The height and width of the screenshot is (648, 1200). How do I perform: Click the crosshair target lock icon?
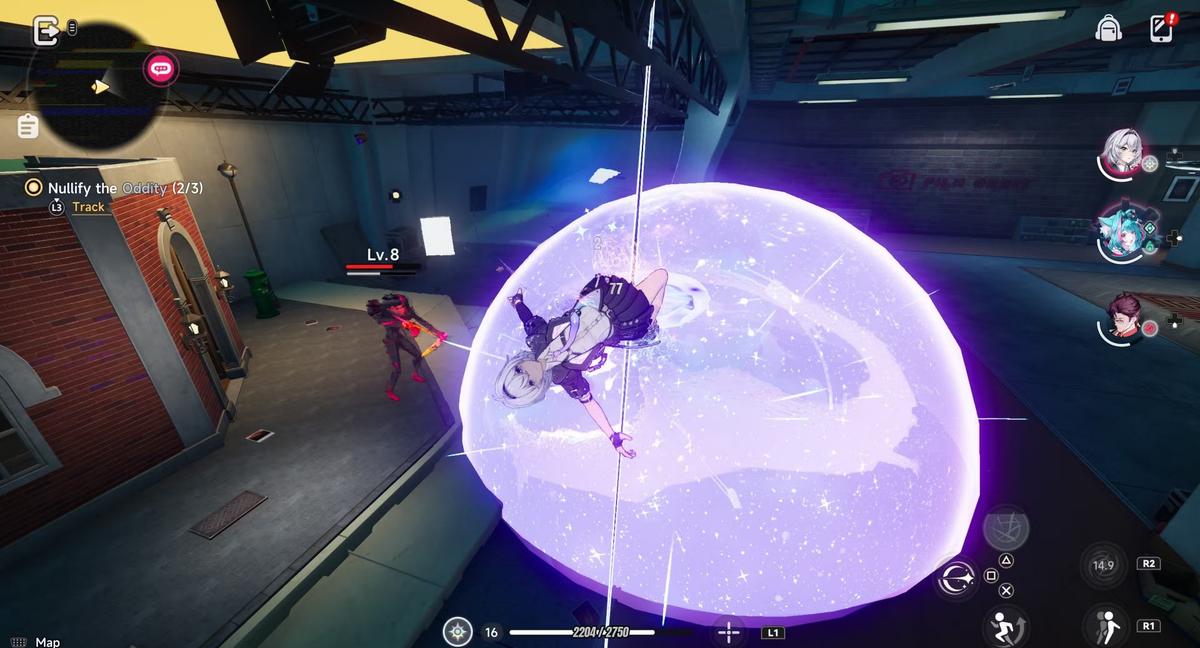pyautogui.click(x=730, y=632)
